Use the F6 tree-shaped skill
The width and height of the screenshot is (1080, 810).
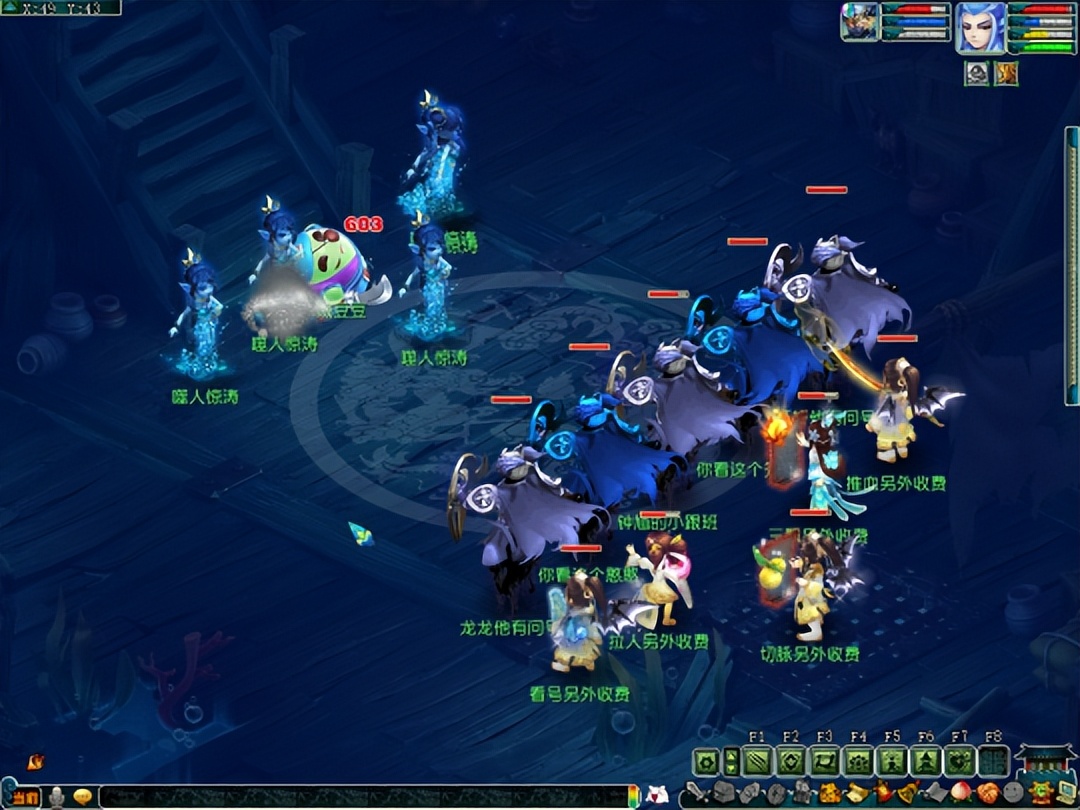pyautogui.click(x=927, y=763)
